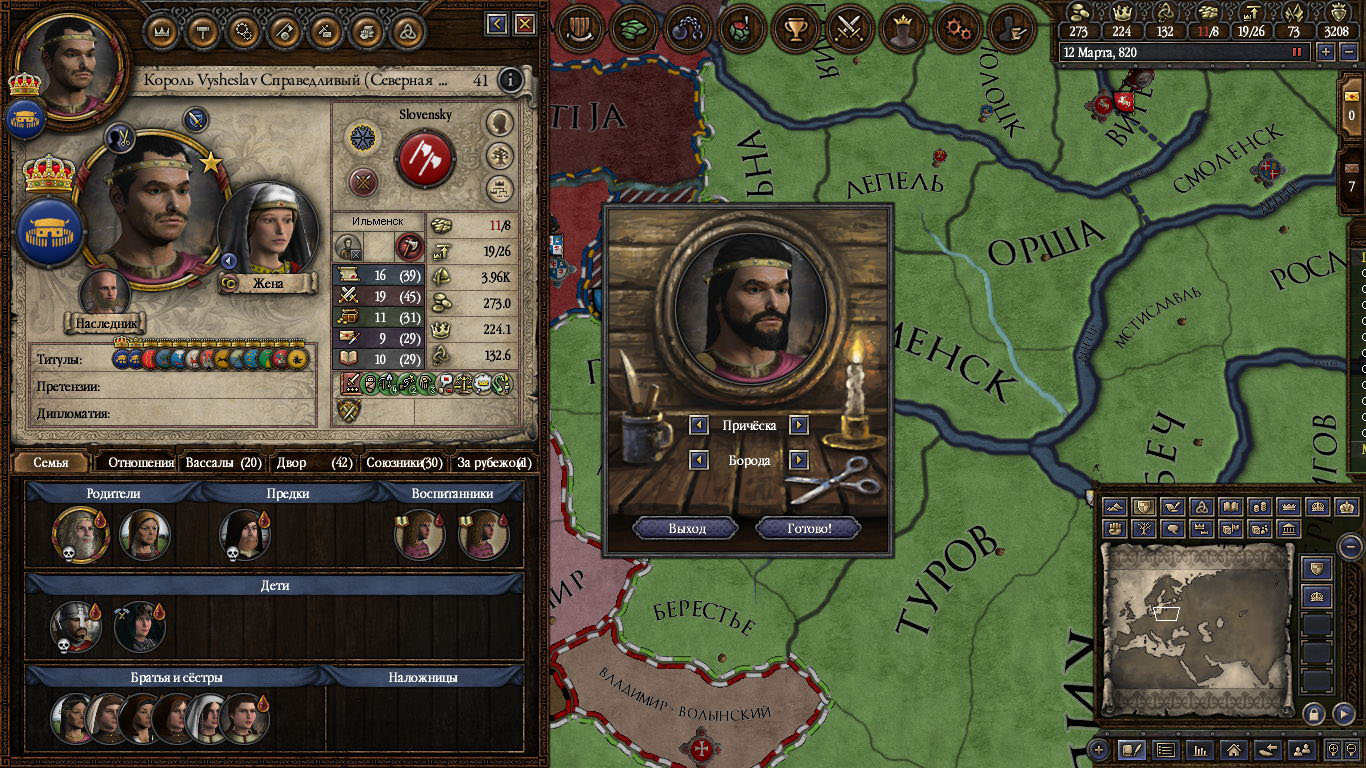Increase game speed with the plus button

click(1327, 51)
